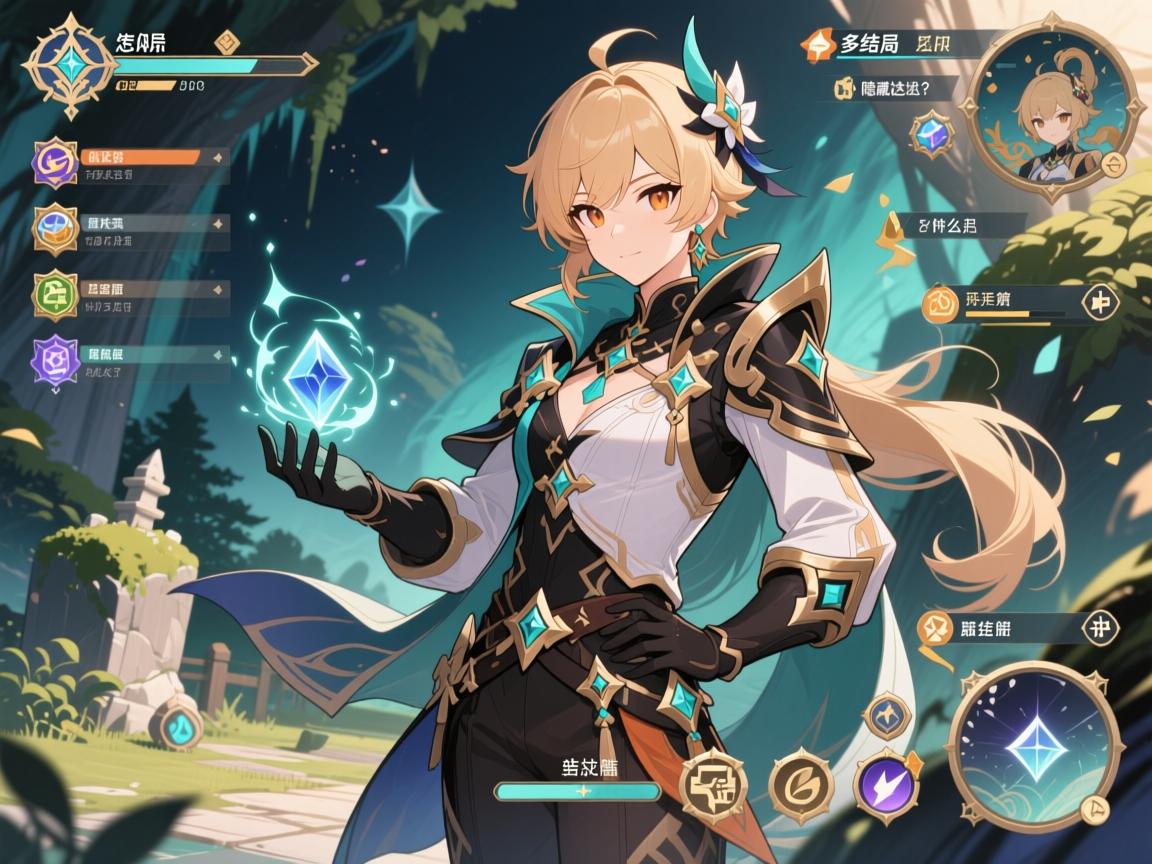Select the blue and orange orb entry
Image resolution: width=1152 pixels, height=864 pixels.
(x=56, y=228)
